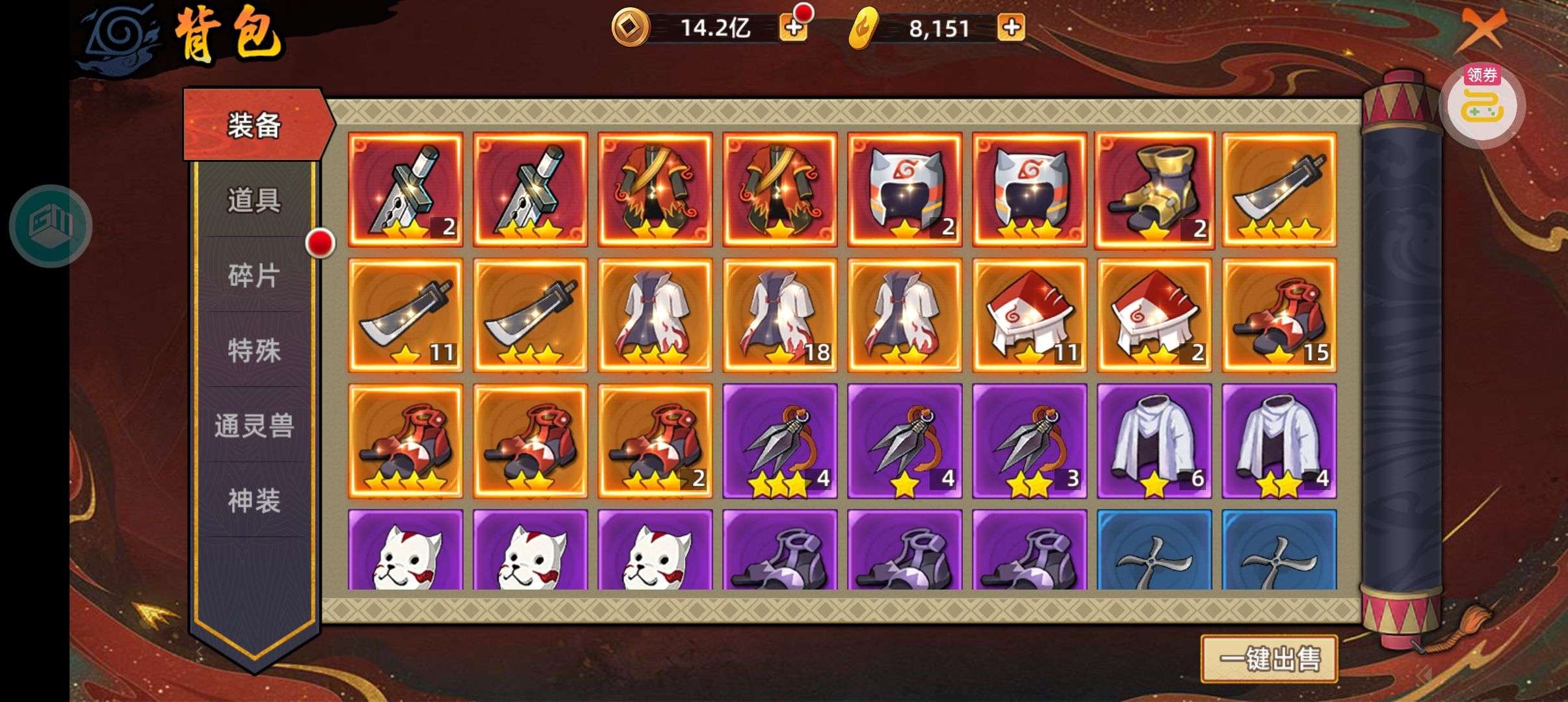
Task: Select the 特殊 special tab
Action: point(254,351)
